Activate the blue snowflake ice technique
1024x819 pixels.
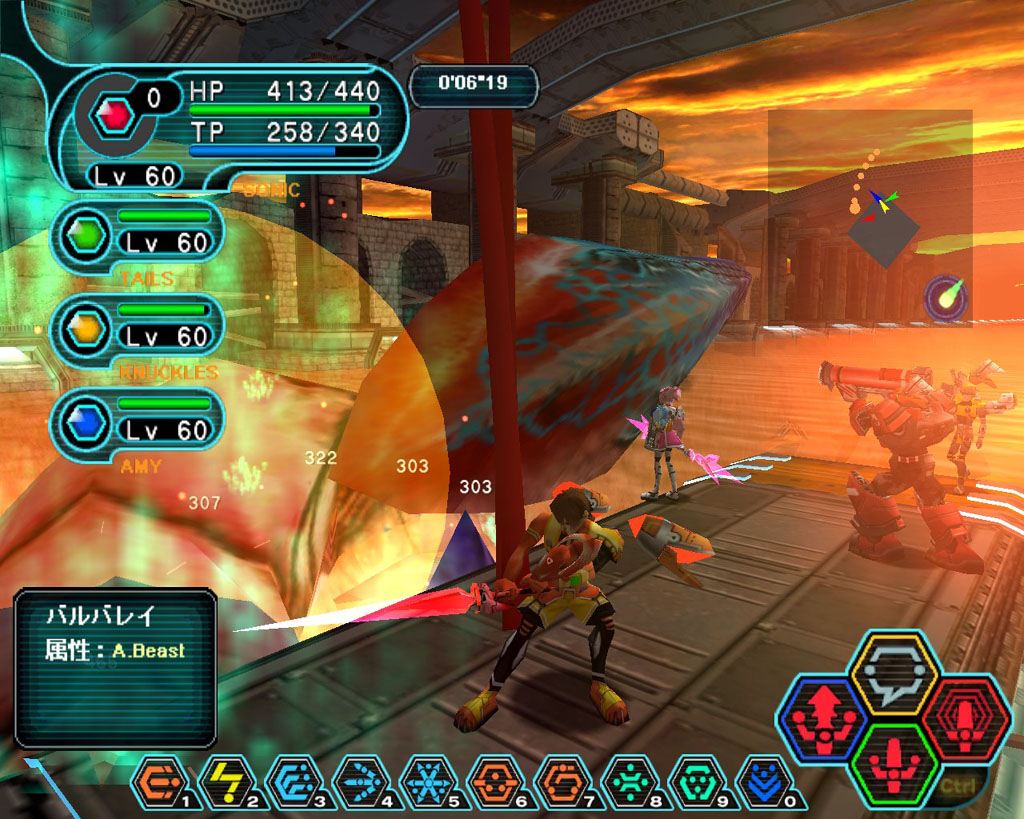tap(428, 782)
